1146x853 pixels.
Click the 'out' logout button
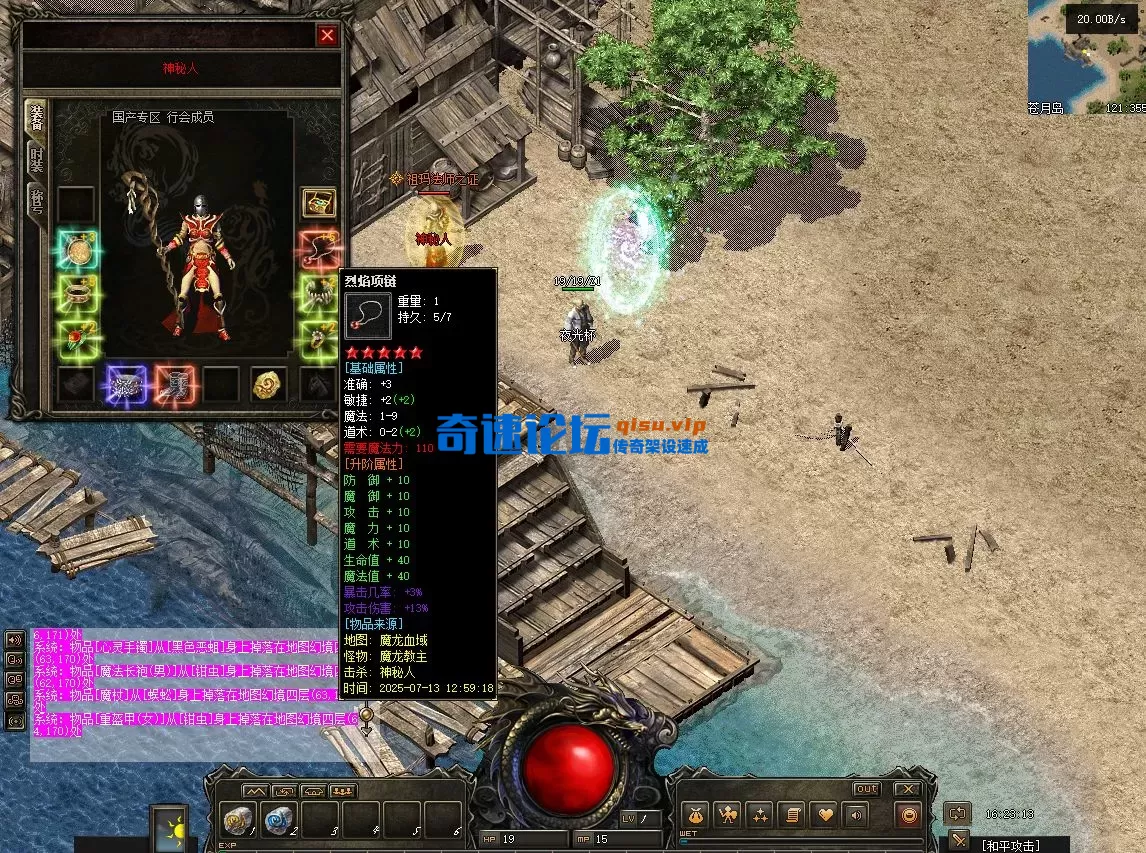pos(866,789)
